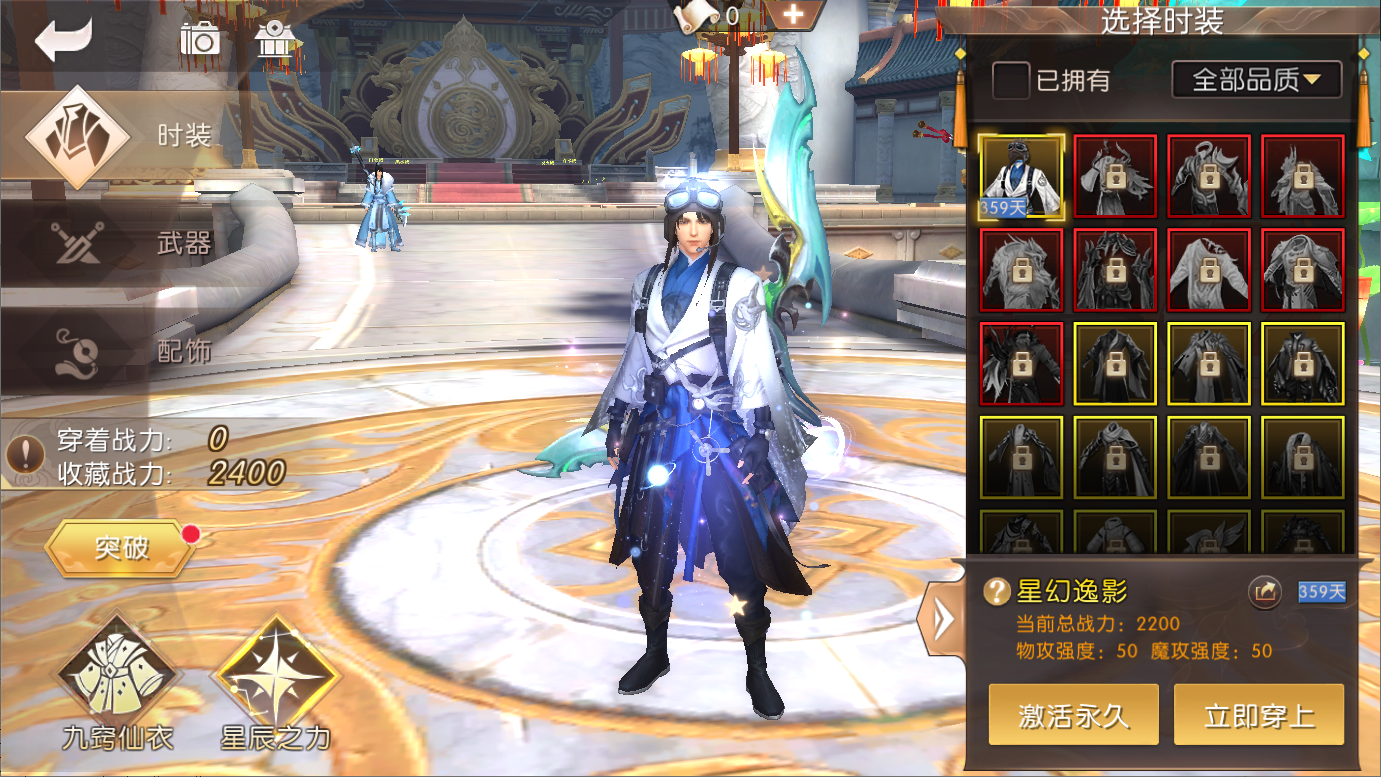1381x777 pixels.
Task: Add more scroll currency with plus button
Action: coord(793,15)
